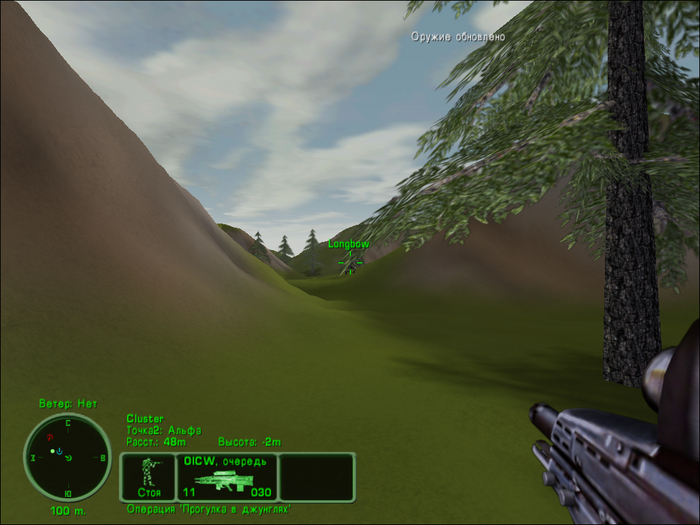
Task: Click the red waypoint marker on radar
Action: [50, 438]
